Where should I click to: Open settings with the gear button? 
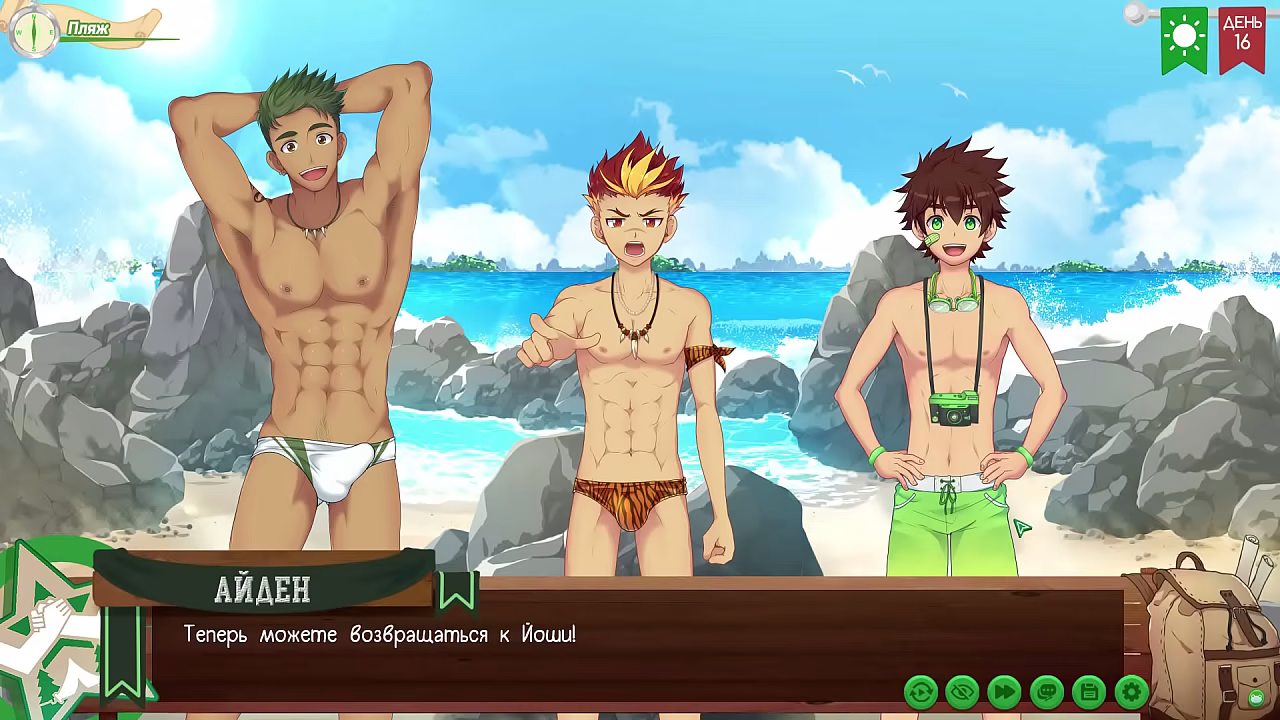1131,691
